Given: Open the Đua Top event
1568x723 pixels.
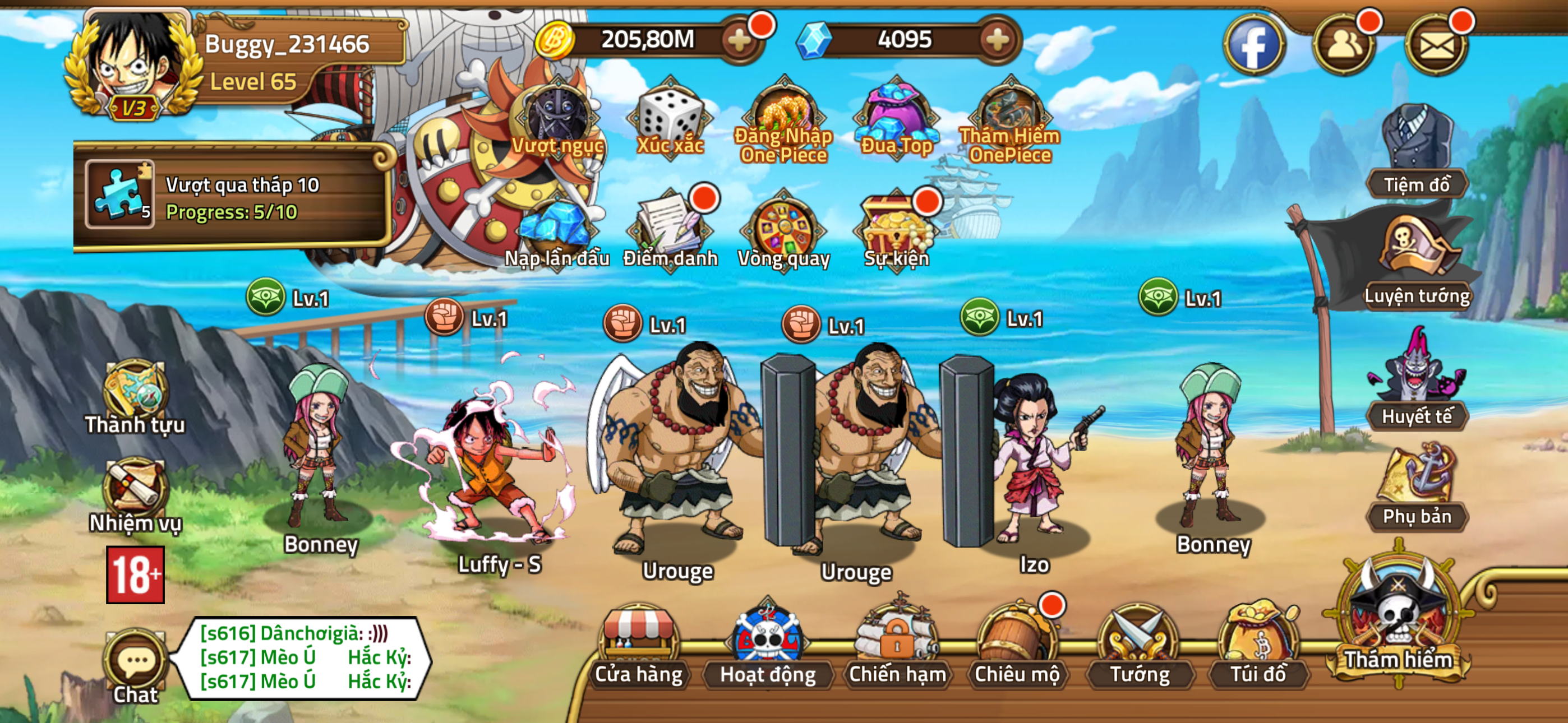Looking at the screenshot, I should 895,115.
